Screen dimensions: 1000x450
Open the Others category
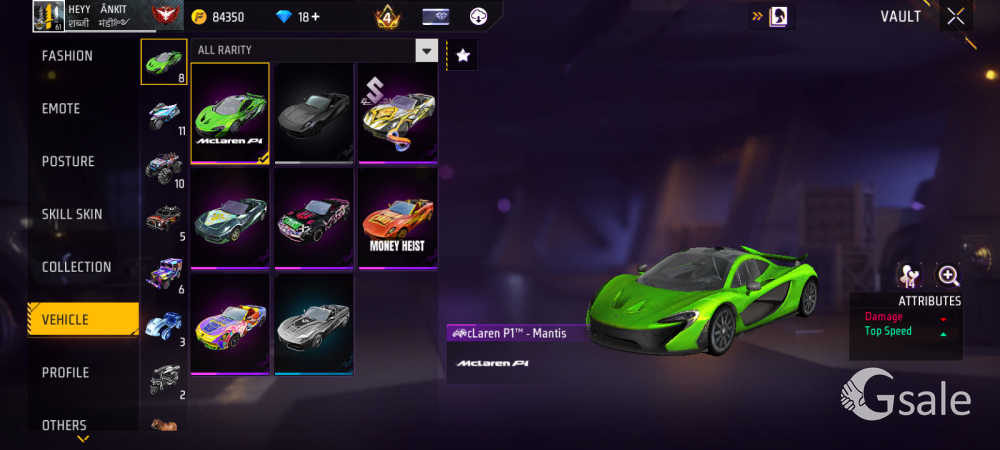(x=64, y=425)
